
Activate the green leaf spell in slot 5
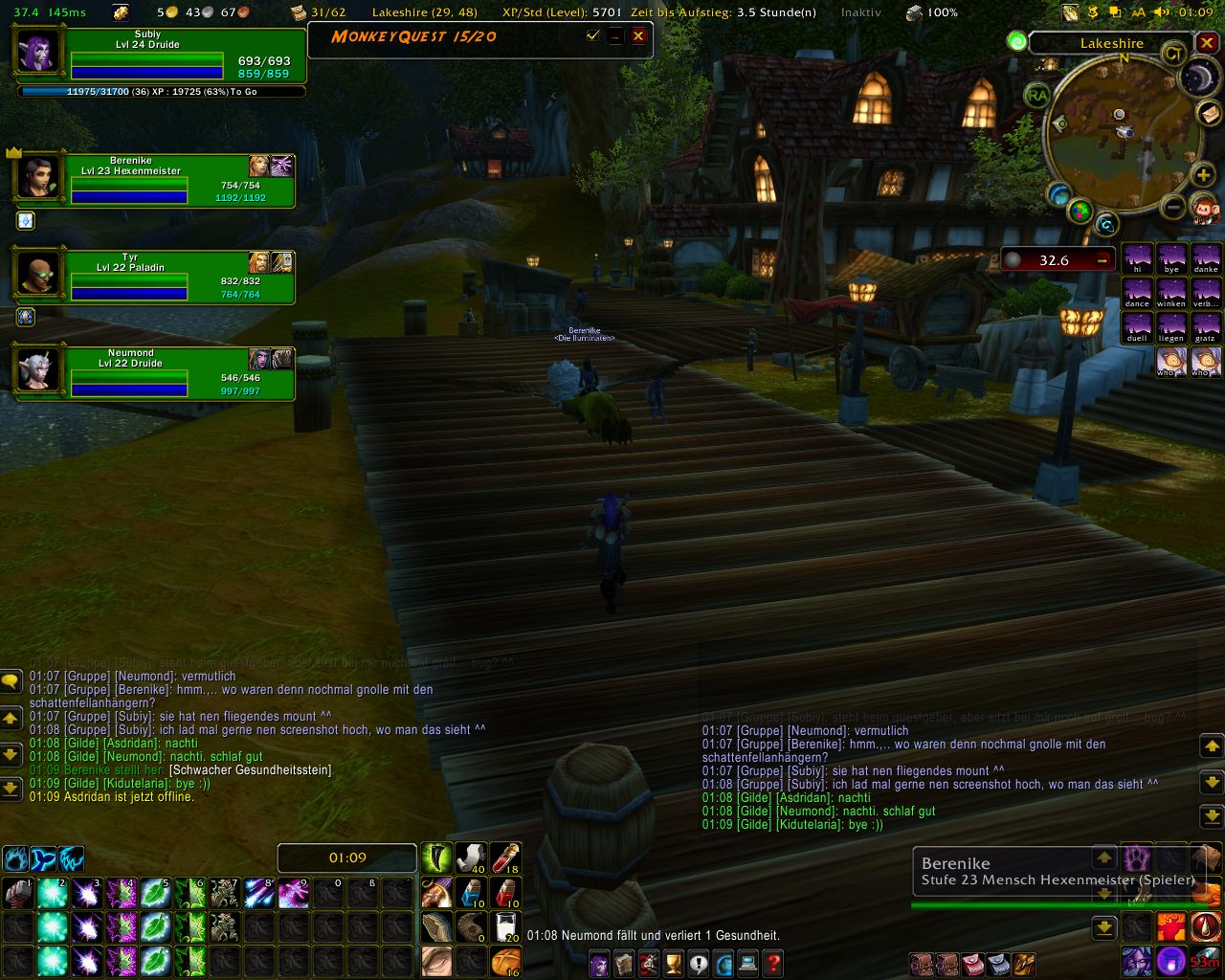[154, 894]
